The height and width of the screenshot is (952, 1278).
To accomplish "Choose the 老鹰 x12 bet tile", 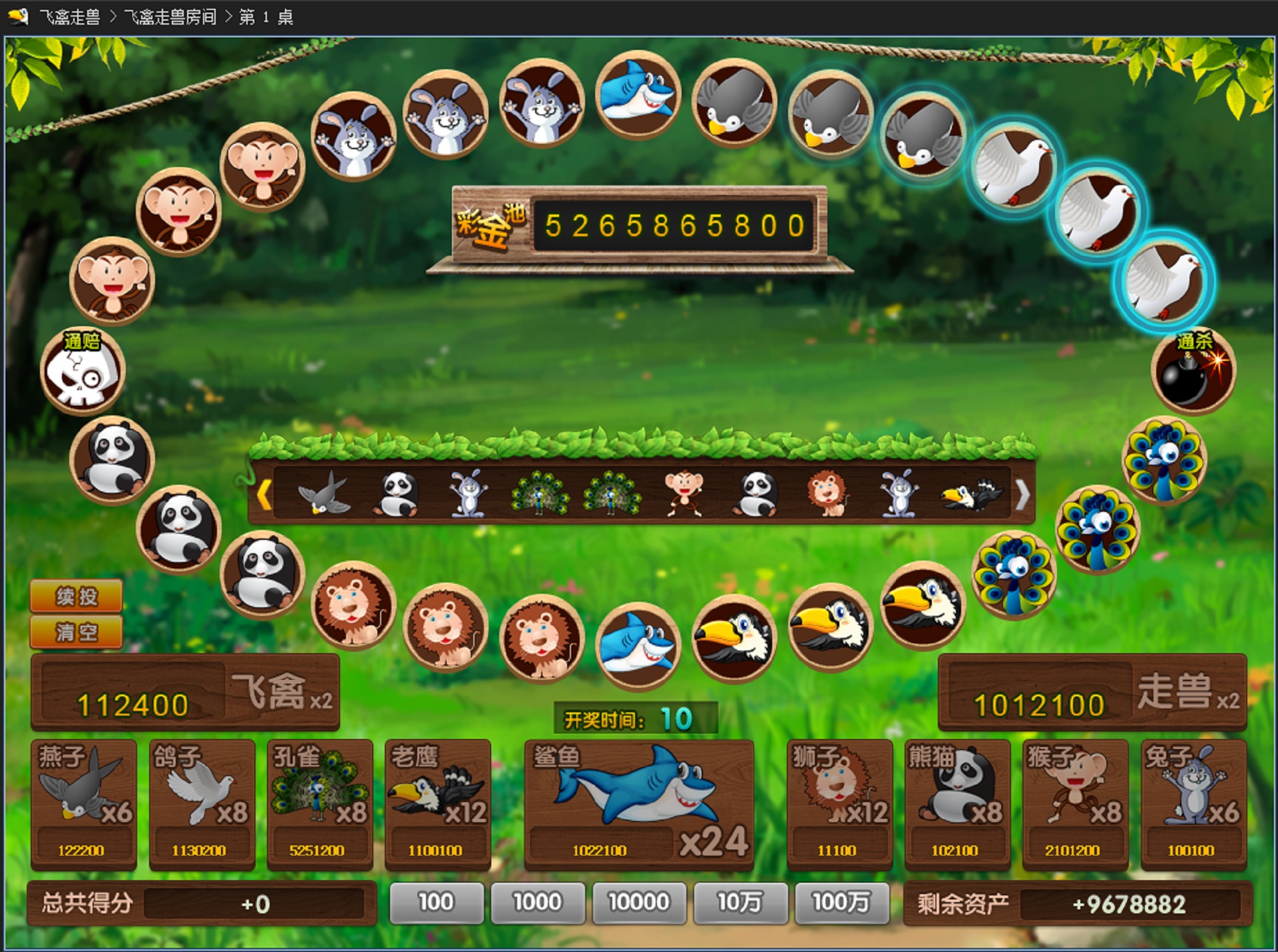I will click(437, 804).
